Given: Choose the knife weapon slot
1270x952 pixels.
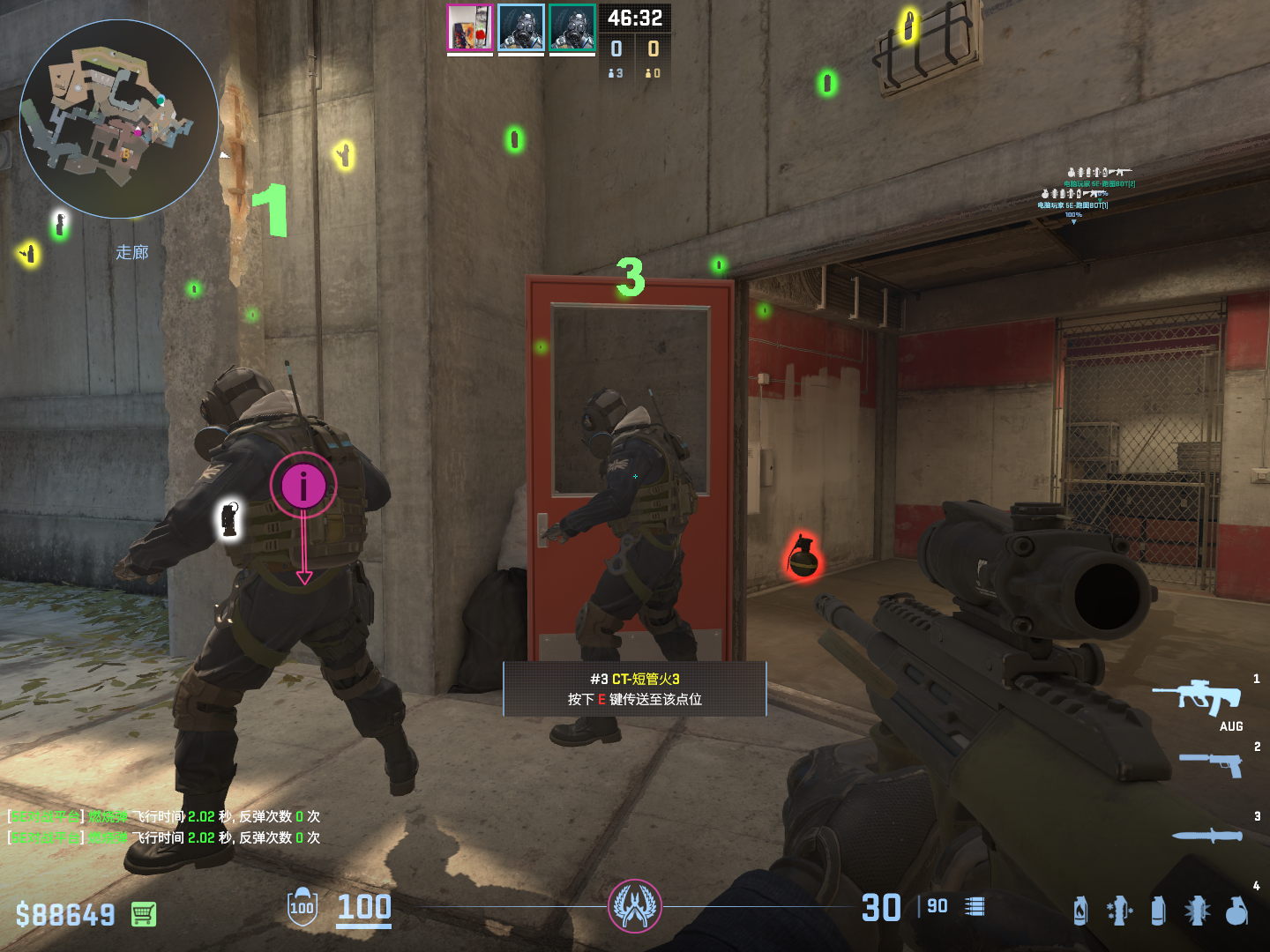Looking at the screenshot, I should click(1207, 835).
